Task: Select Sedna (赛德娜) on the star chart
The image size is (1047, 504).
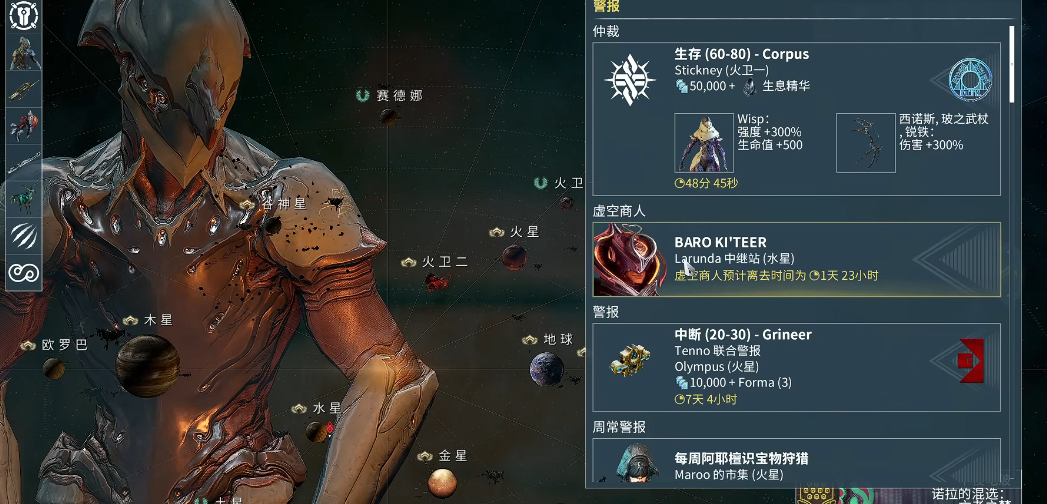Action: pyautogui.click(x=391, y=116)
